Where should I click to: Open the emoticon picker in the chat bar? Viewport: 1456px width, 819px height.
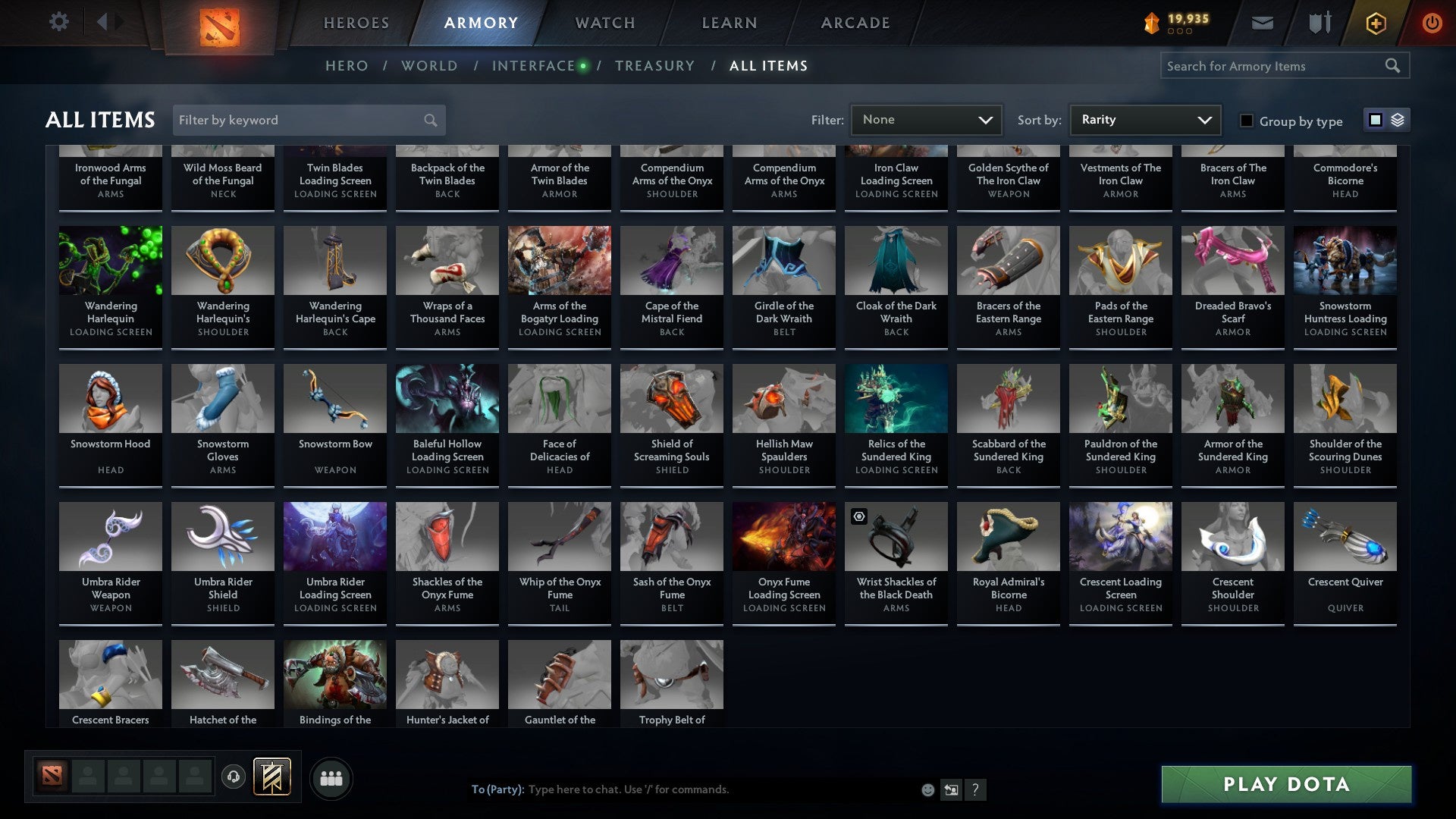(x=927, y=789)
